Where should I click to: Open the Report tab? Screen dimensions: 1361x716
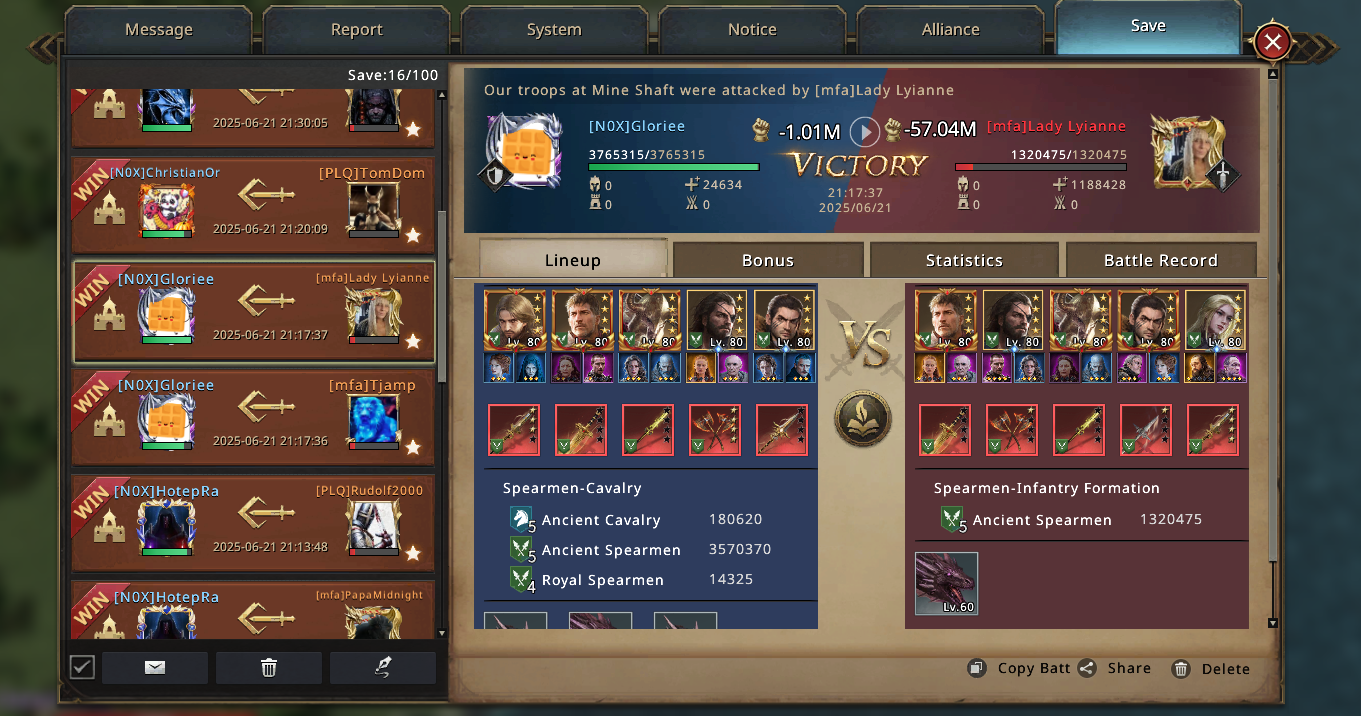[x=357, y=30]
